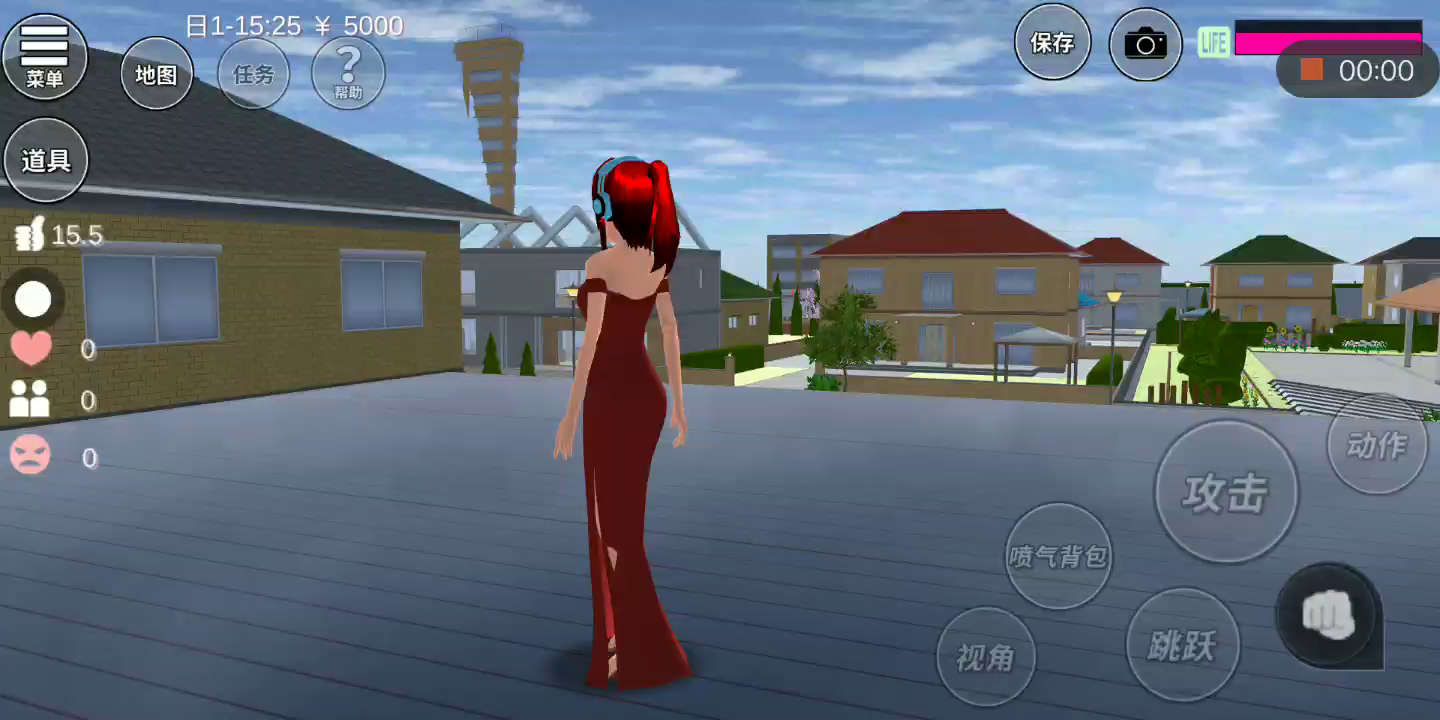Stop the screen recording timer
This screenshot has height=720, width=1440.
click(1312, 70)
